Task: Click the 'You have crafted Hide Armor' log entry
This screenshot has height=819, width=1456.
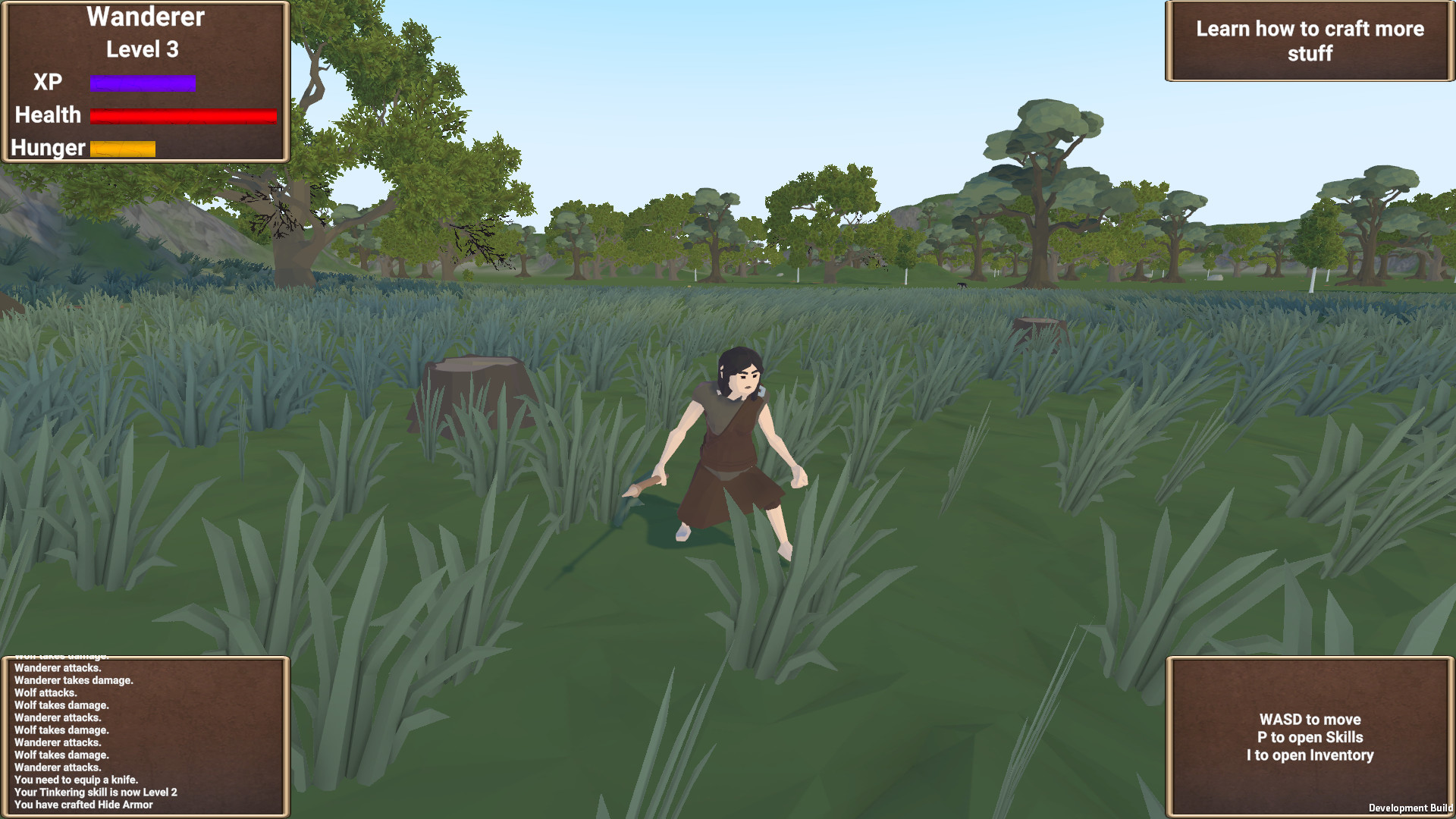Action: click(x=85, y=805)
